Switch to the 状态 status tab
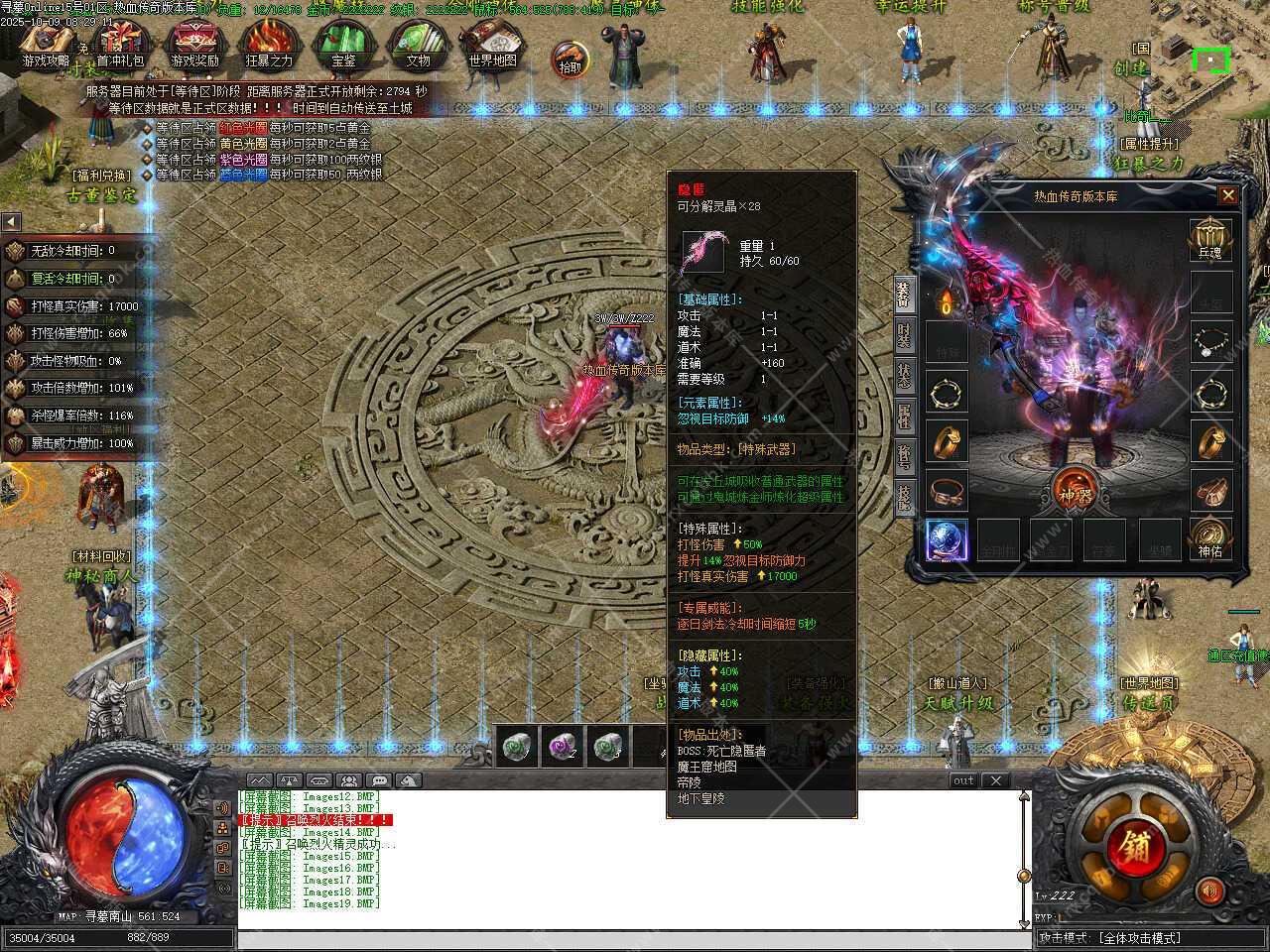This screenshot has width=1270, height=952. pos(904,375)
